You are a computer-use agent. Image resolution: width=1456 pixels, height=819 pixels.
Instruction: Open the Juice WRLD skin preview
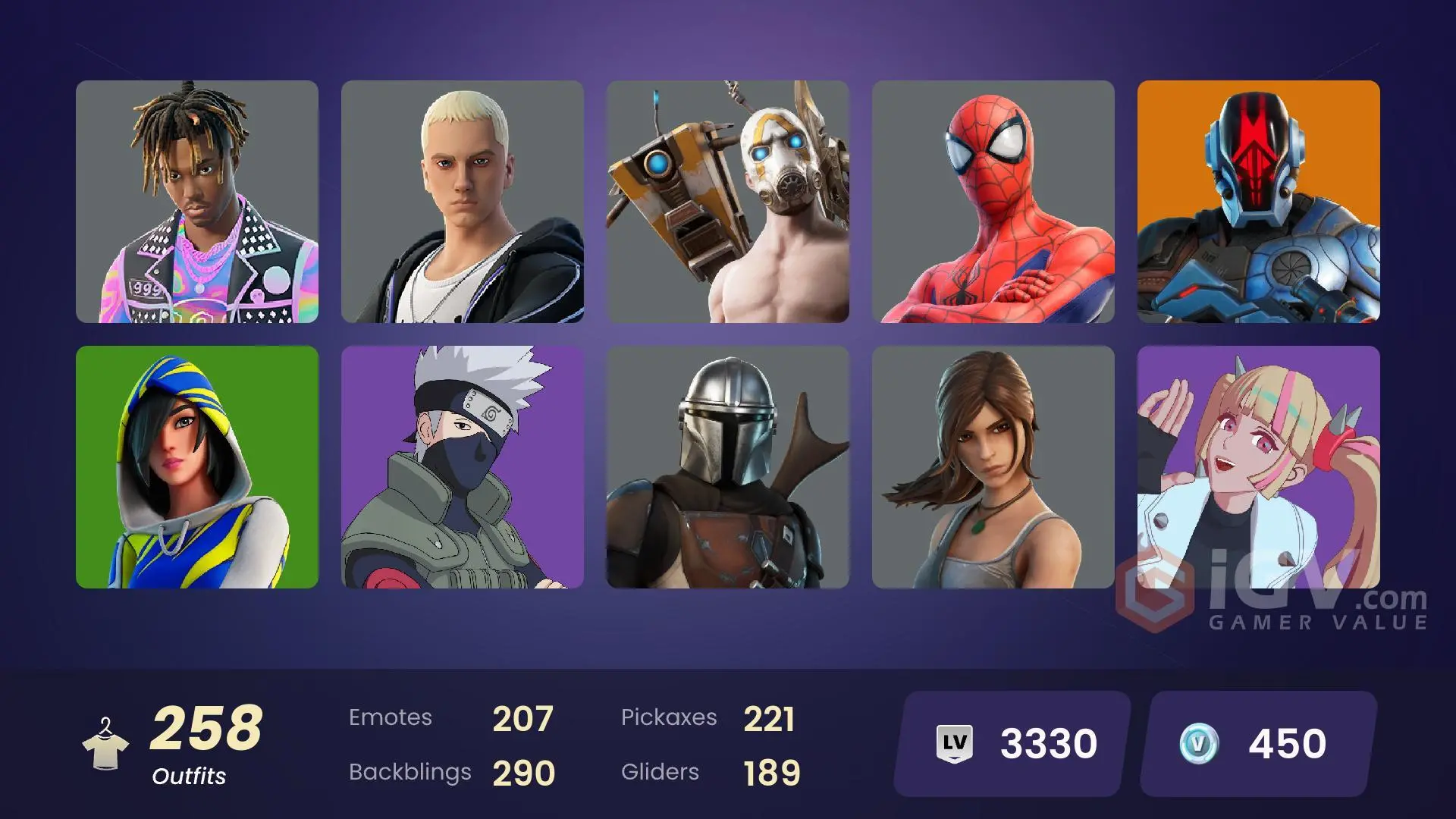(x=197, y=203)
